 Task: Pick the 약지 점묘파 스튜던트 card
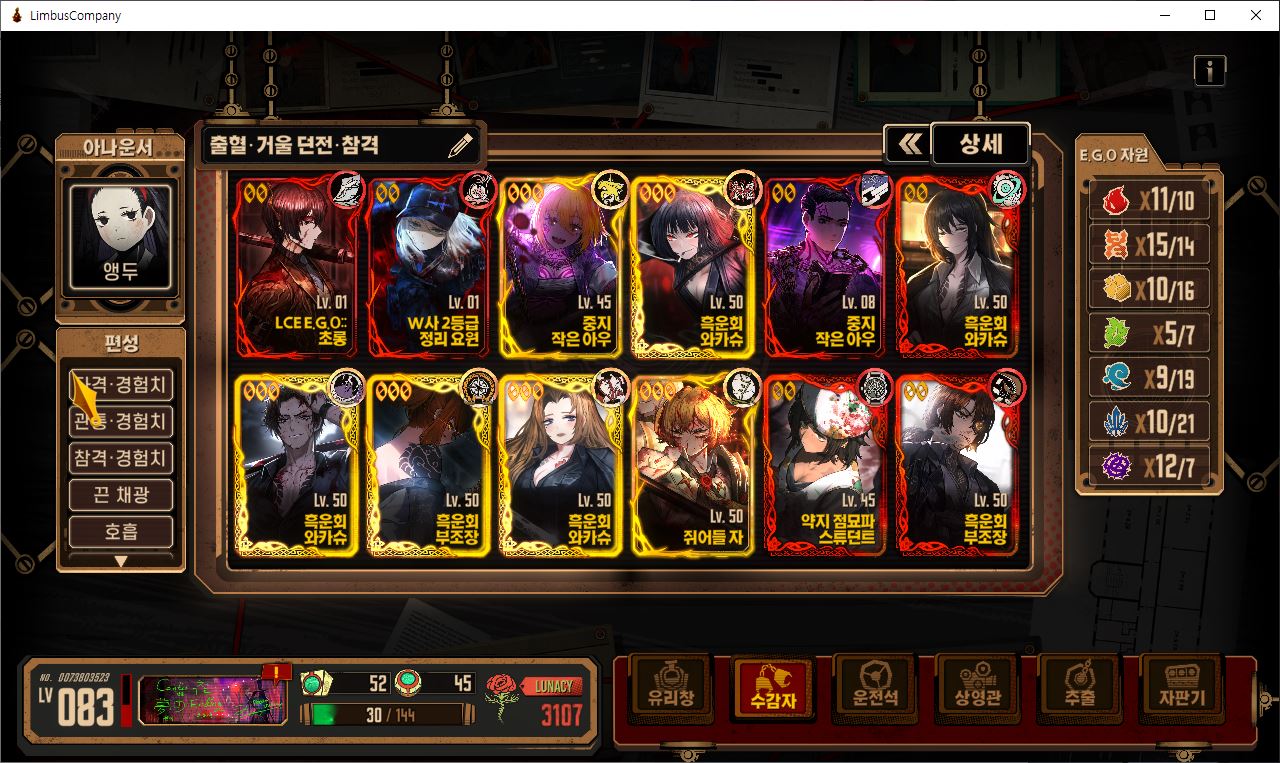coord(826,464)
